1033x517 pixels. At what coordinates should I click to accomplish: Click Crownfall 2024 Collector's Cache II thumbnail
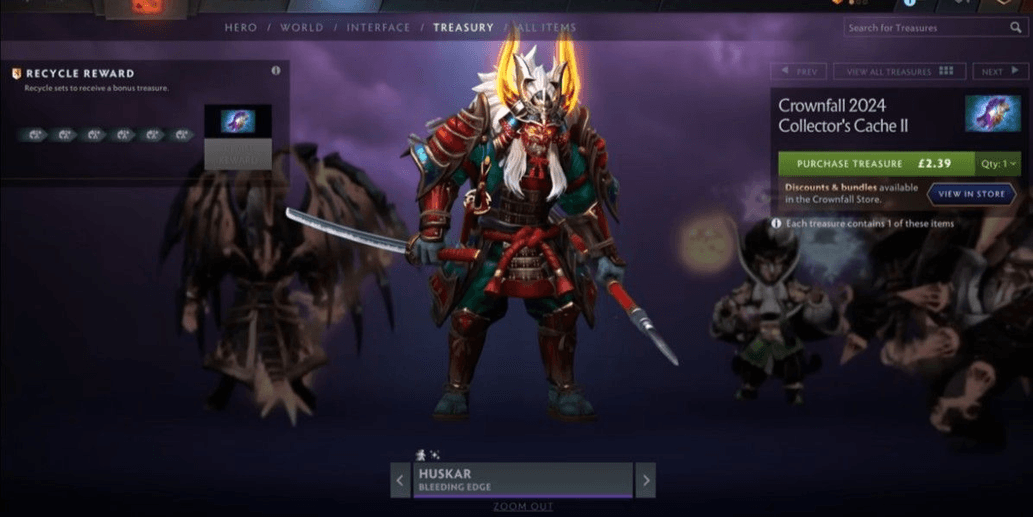click(992, 114)
